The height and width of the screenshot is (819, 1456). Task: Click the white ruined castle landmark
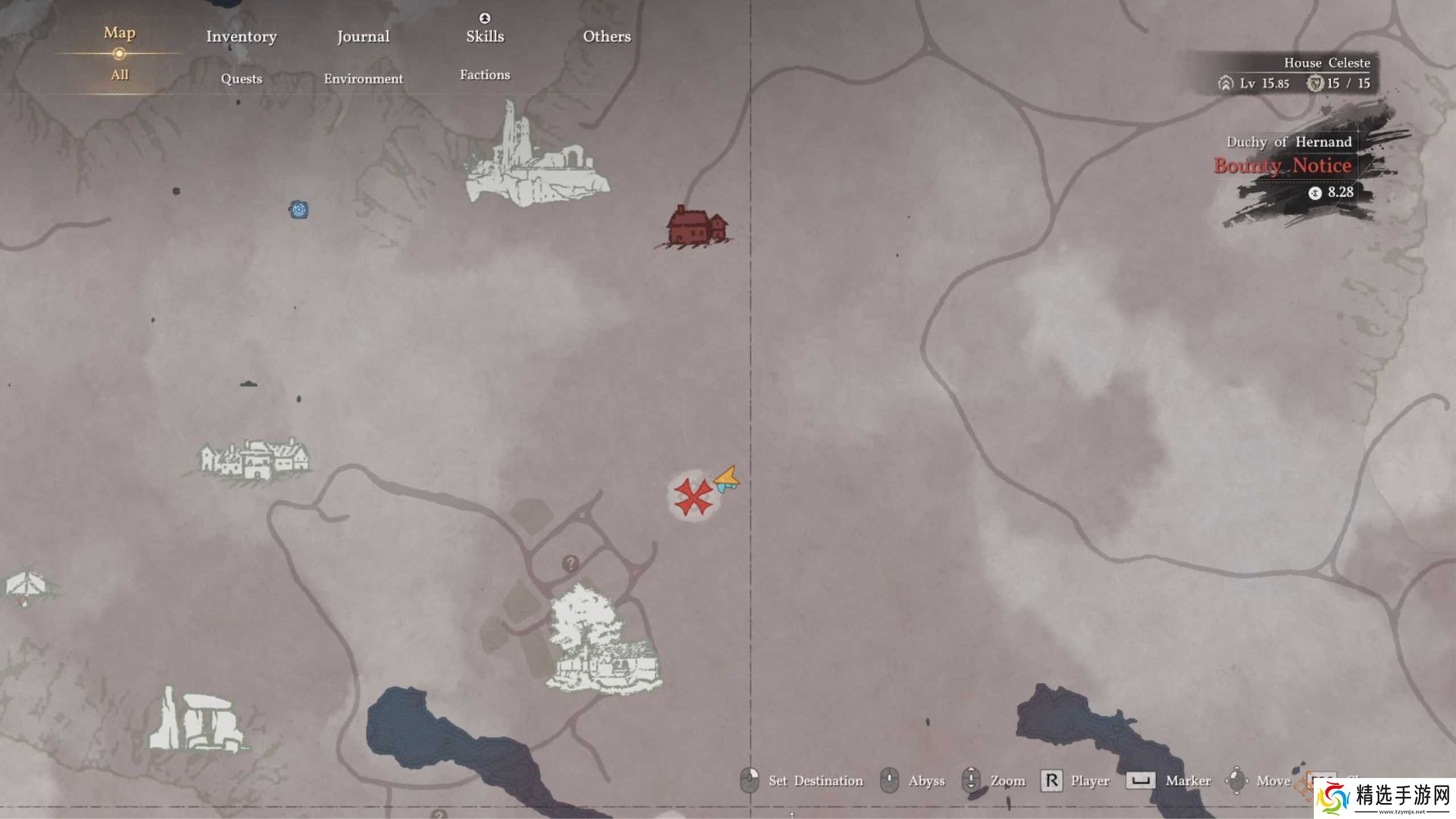(x=535, y=159)
